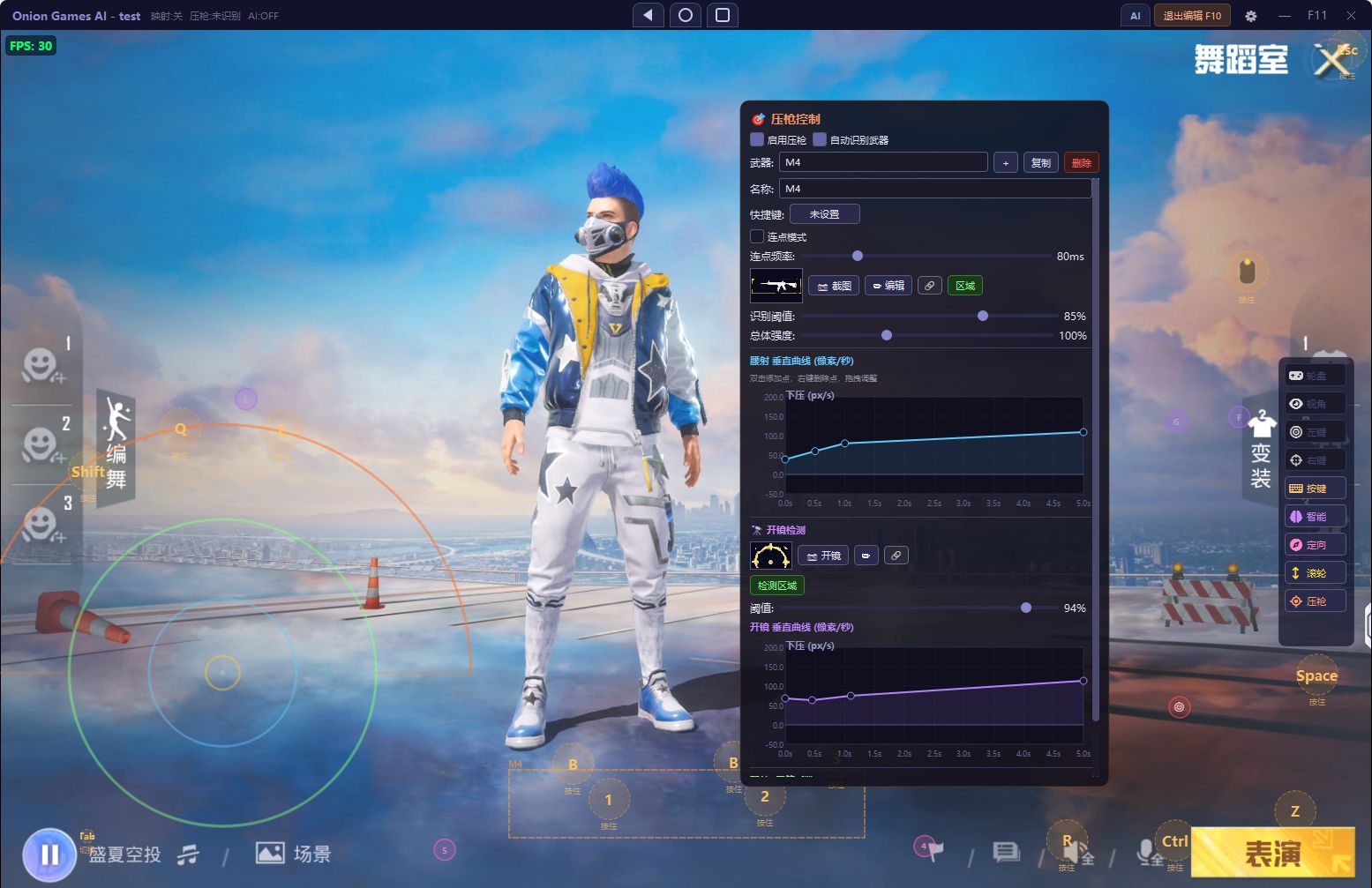Screen dimensions: 1372x888
Task: Select the 智能 tool in the side palette
Action: (x=1315, y=517)
